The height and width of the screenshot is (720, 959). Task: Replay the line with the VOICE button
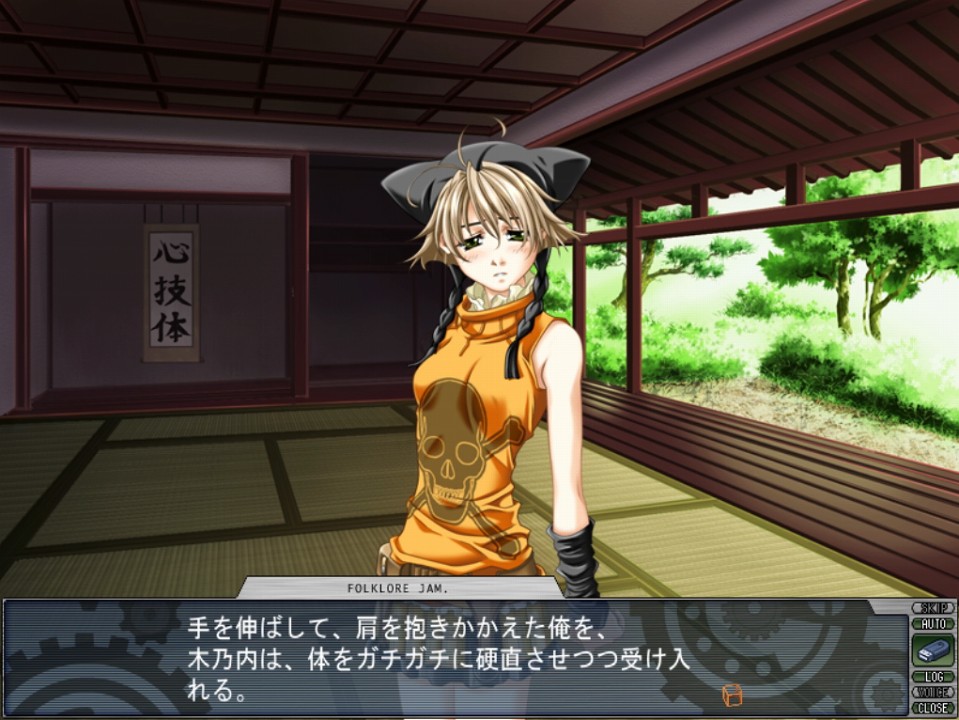(932, 692)
